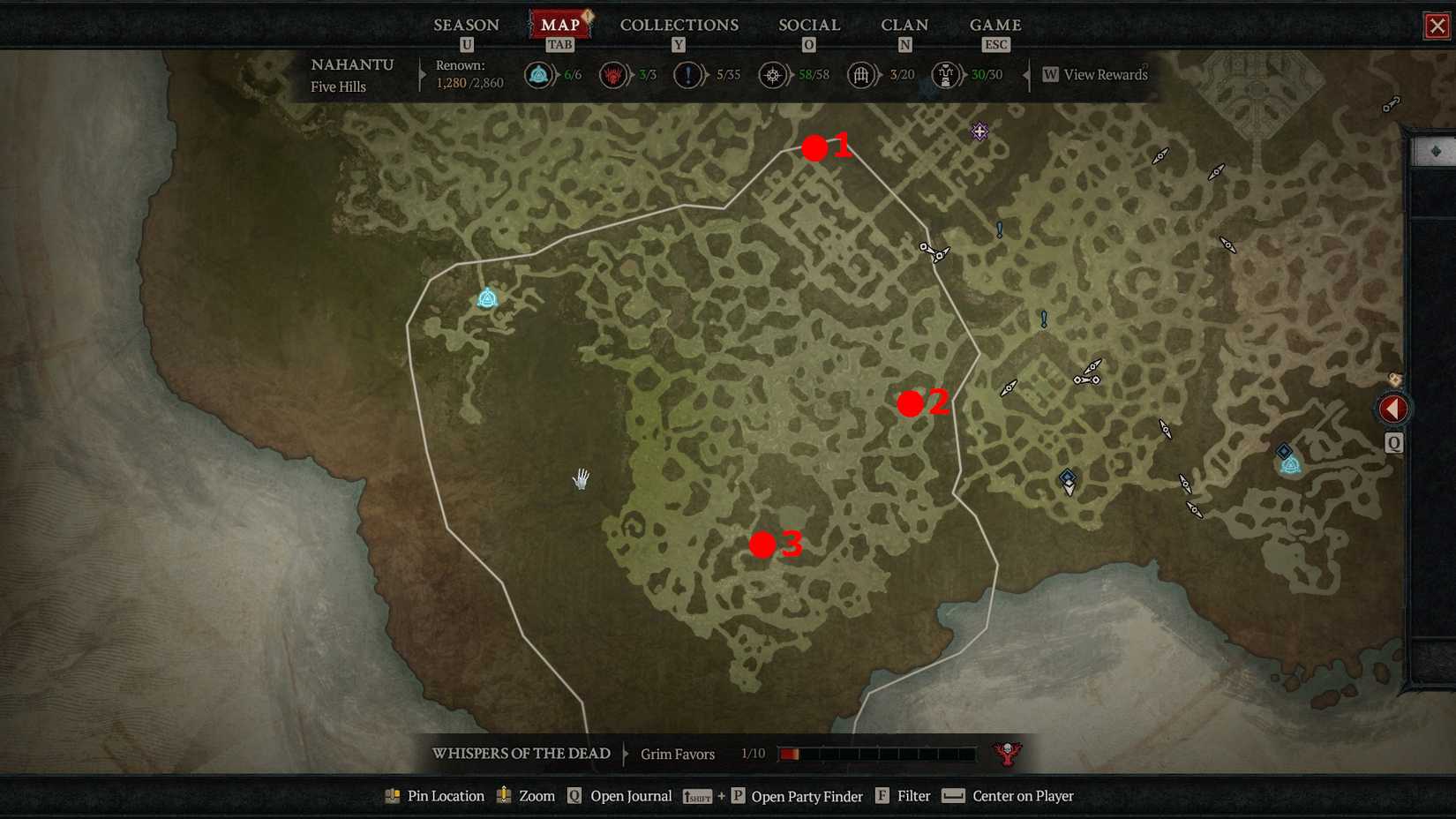Click the Areas Discovered renown icon showing 6/6
Viewport: 1456px width, 819px height.
coord(537,75)
